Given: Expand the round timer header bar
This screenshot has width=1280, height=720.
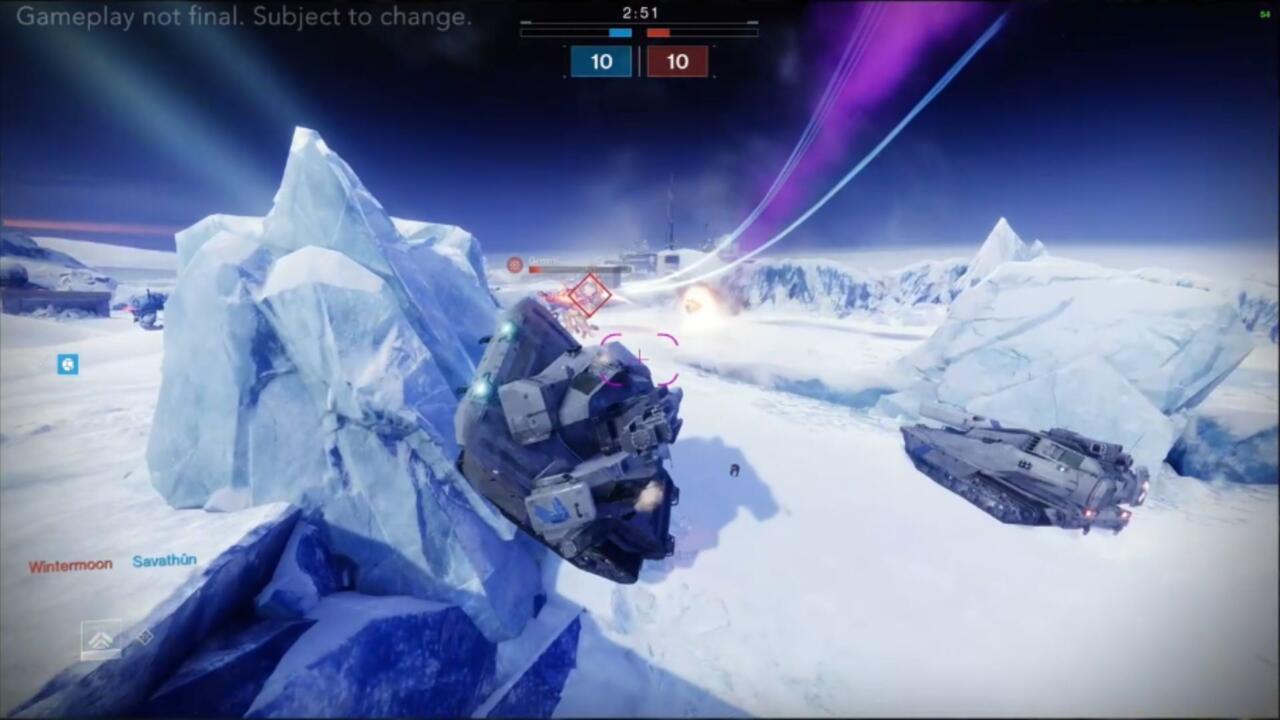Looking at the screenshot, I should pyautogui.click(x=639, y=22).
